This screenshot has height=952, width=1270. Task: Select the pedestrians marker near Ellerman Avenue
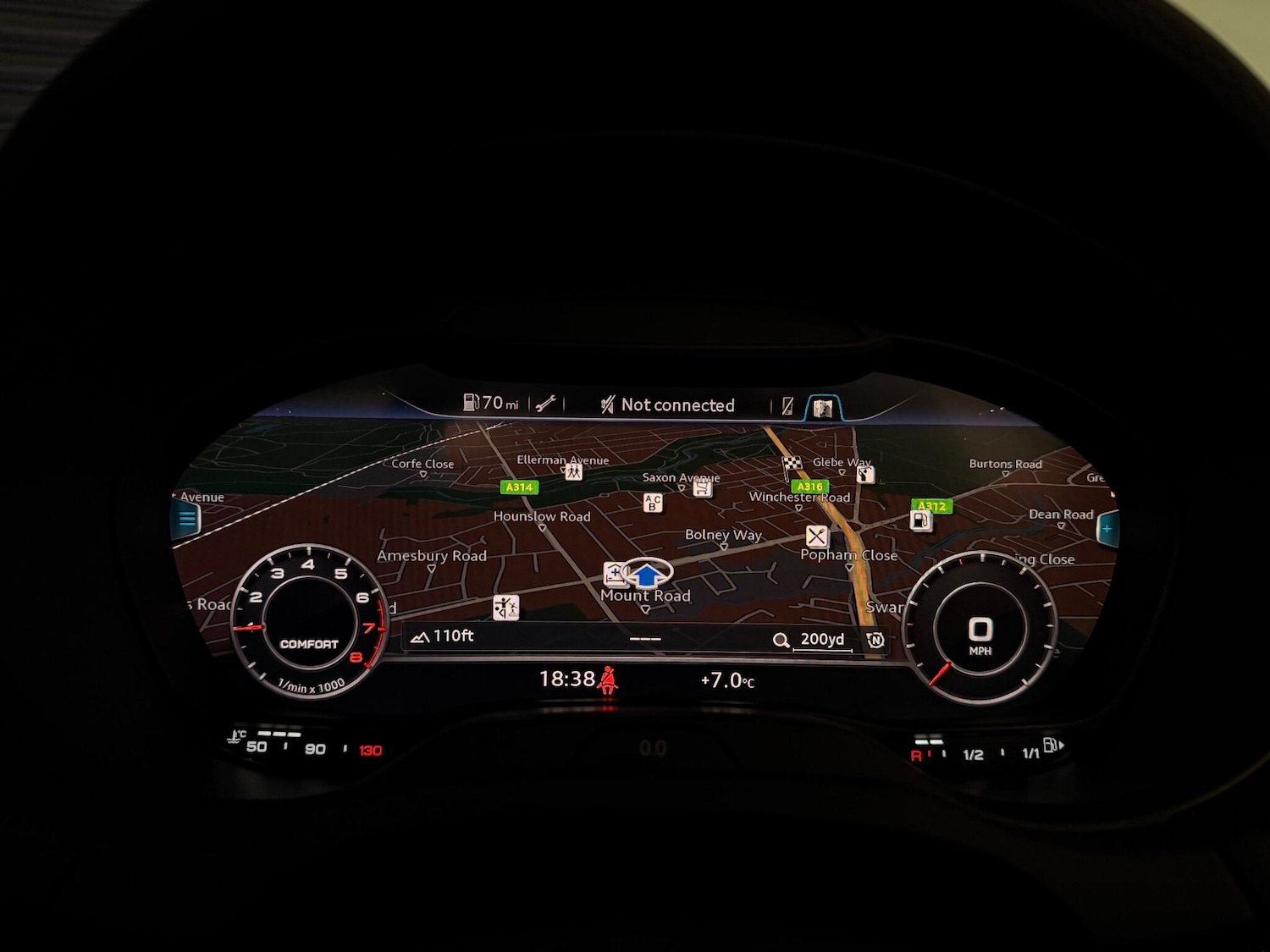(x=574, y=472)
